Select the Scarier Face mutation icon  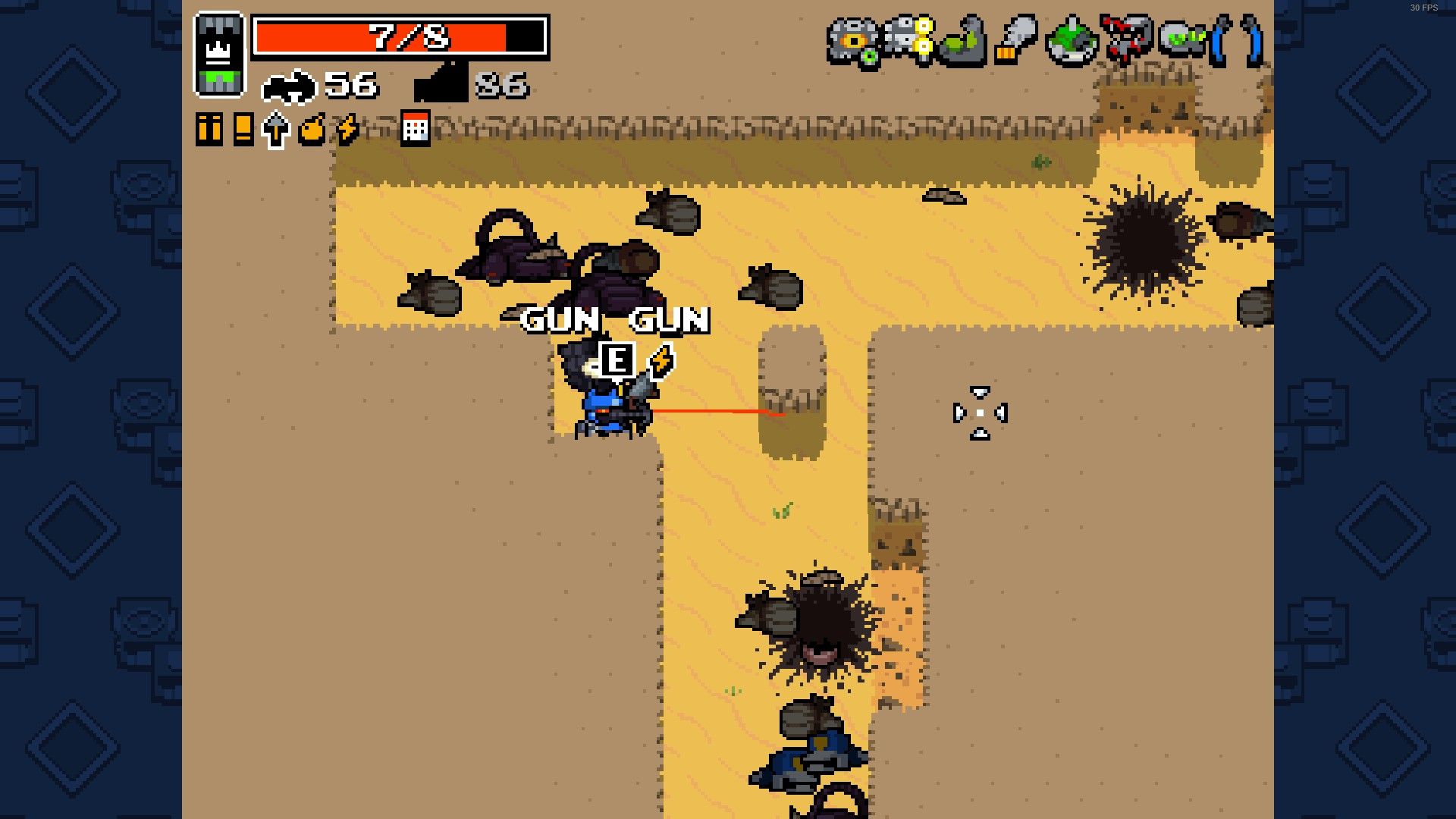click(1071, 42)
